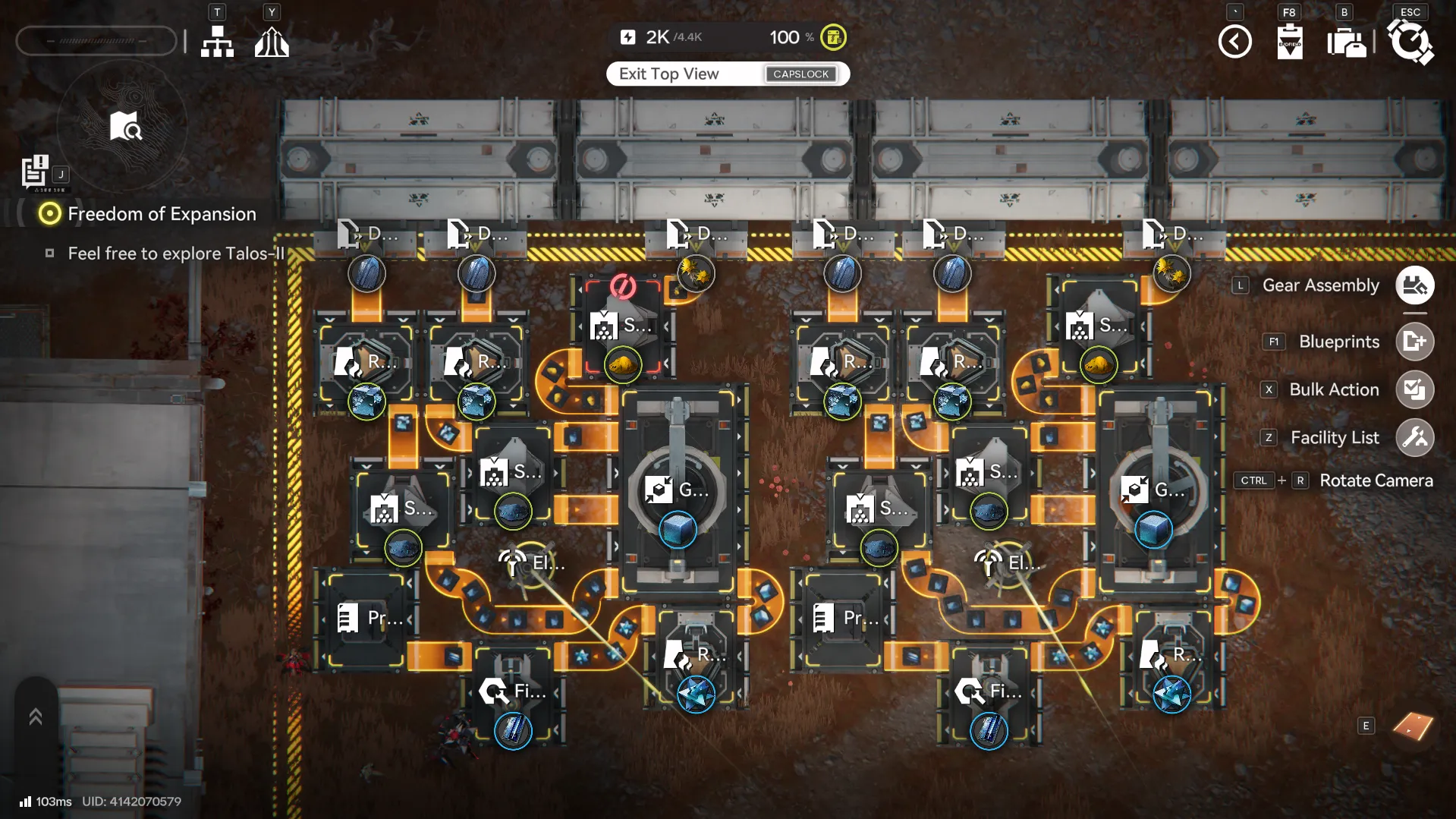Open the tower structure icon

(272, 42)
